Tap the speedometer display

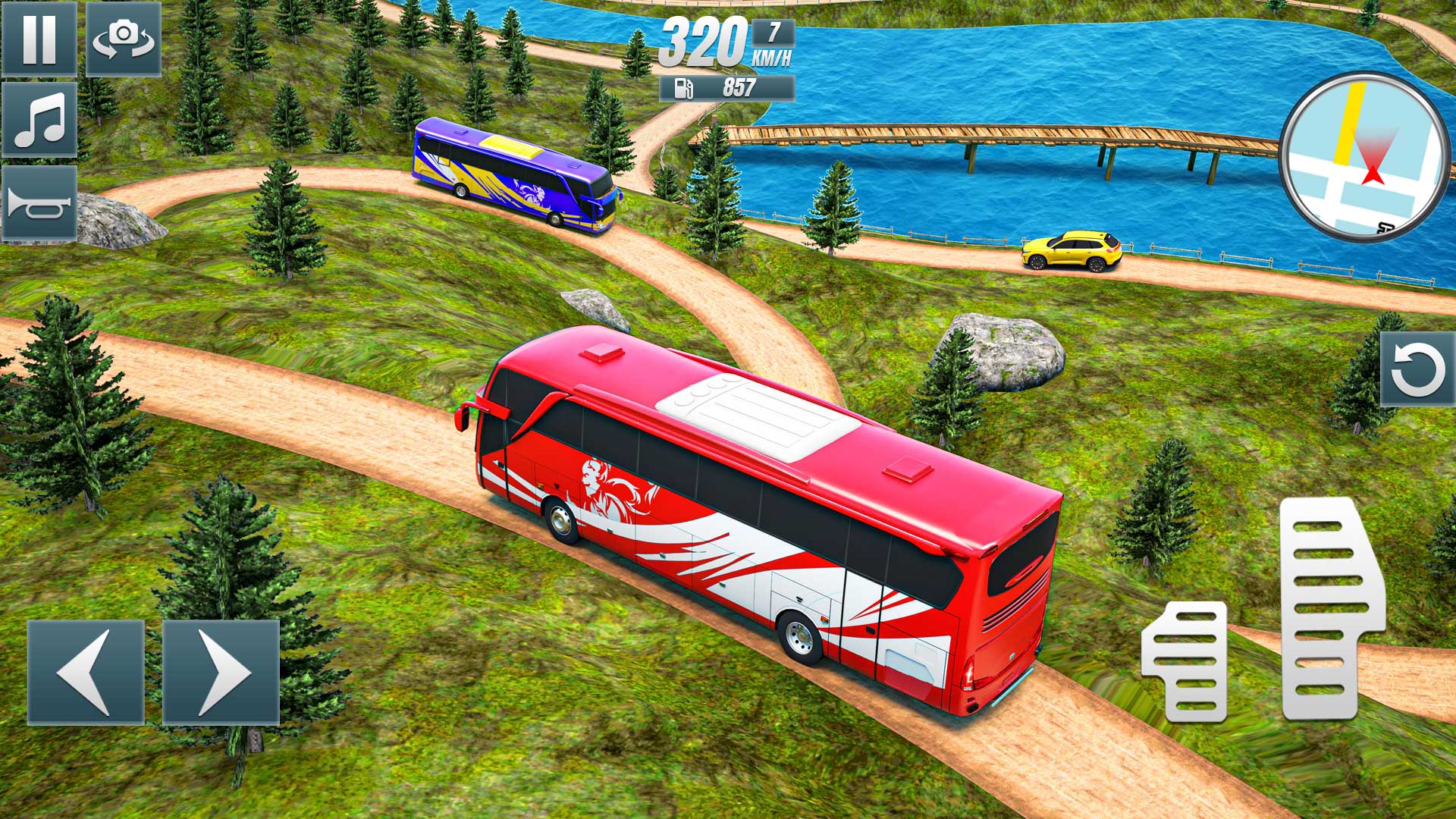click(705, 42)
